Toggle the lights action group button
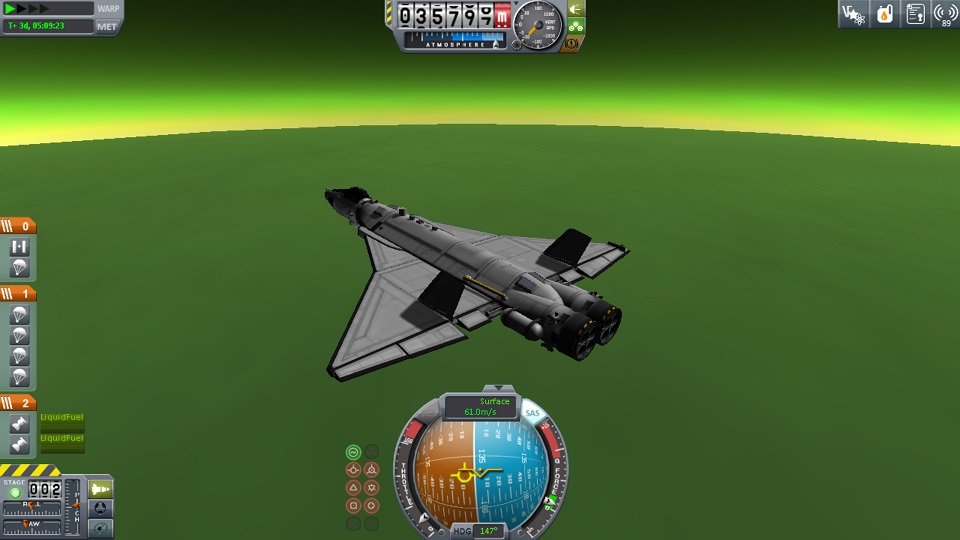Screen dimensions: 960x540 (x=576, y=9)
